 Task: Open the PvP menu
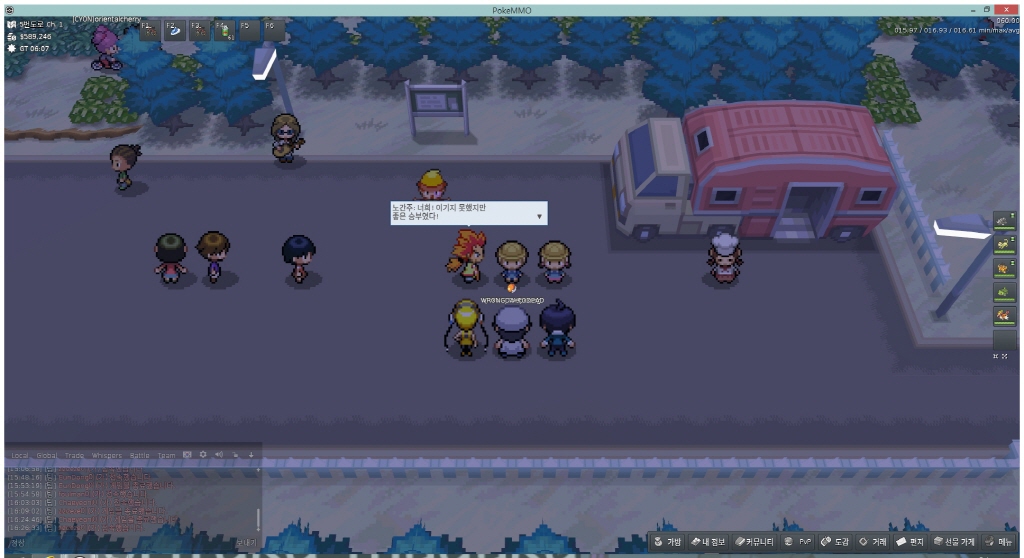point(799,542)
